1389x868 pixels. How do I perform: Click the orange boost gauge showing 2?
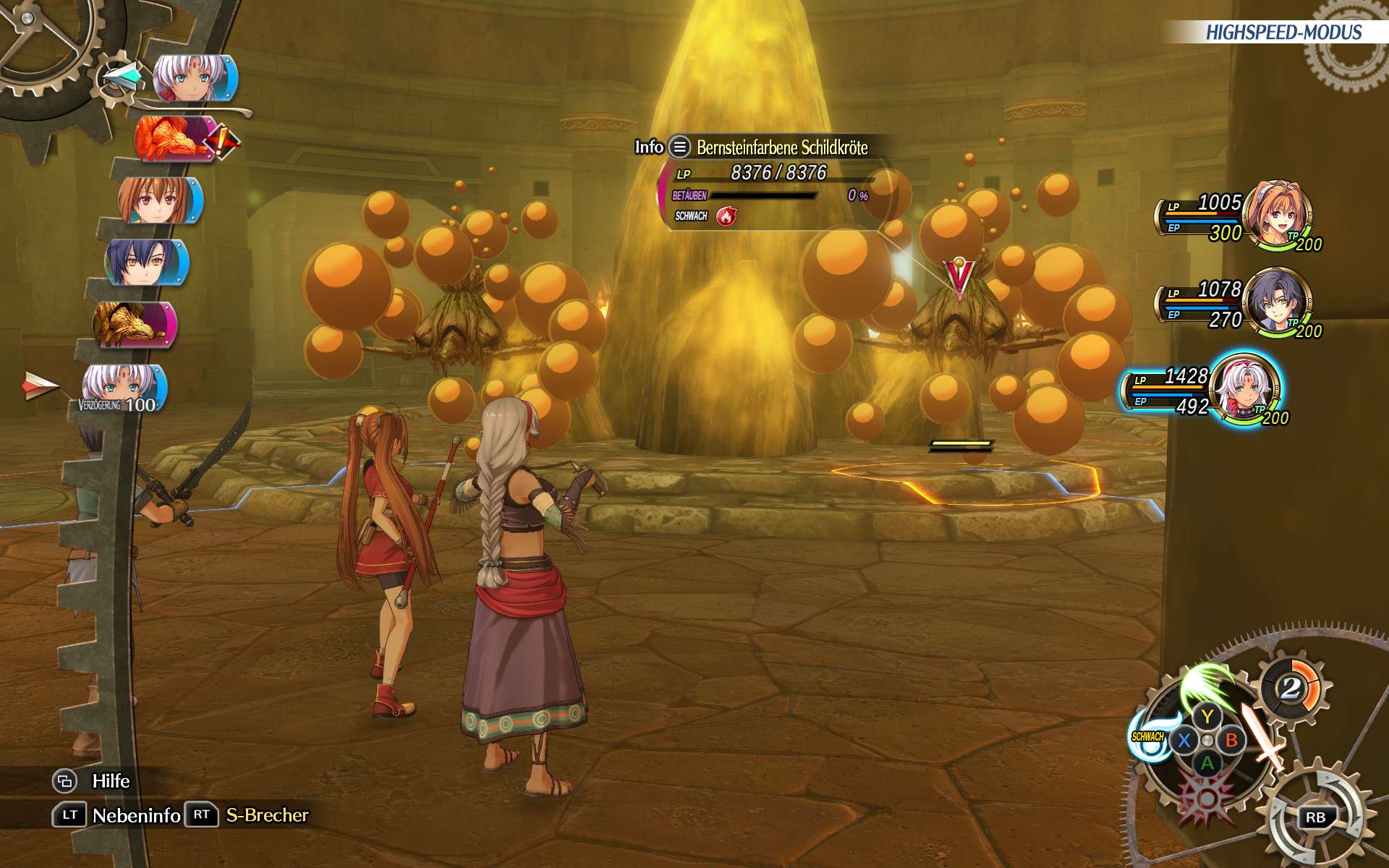[1291, 688]
